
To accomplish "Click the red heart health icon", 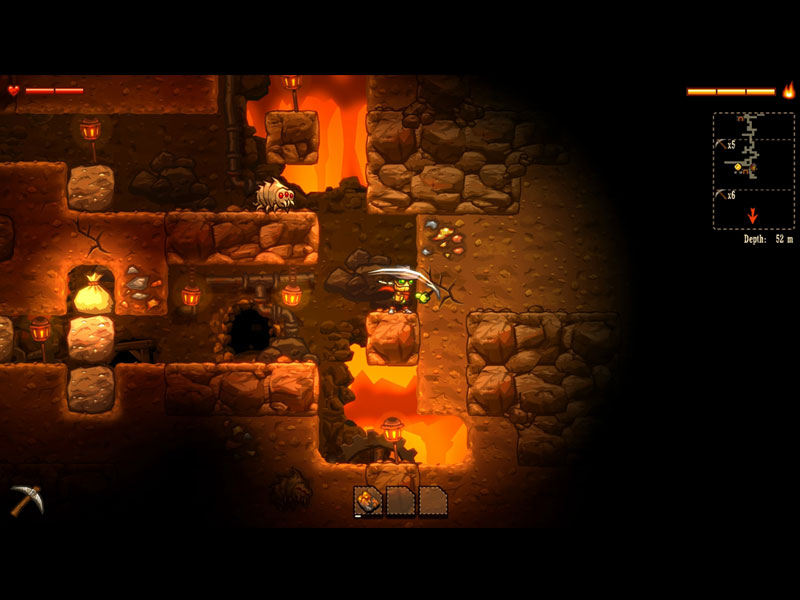I will click(x=13, y=90).
